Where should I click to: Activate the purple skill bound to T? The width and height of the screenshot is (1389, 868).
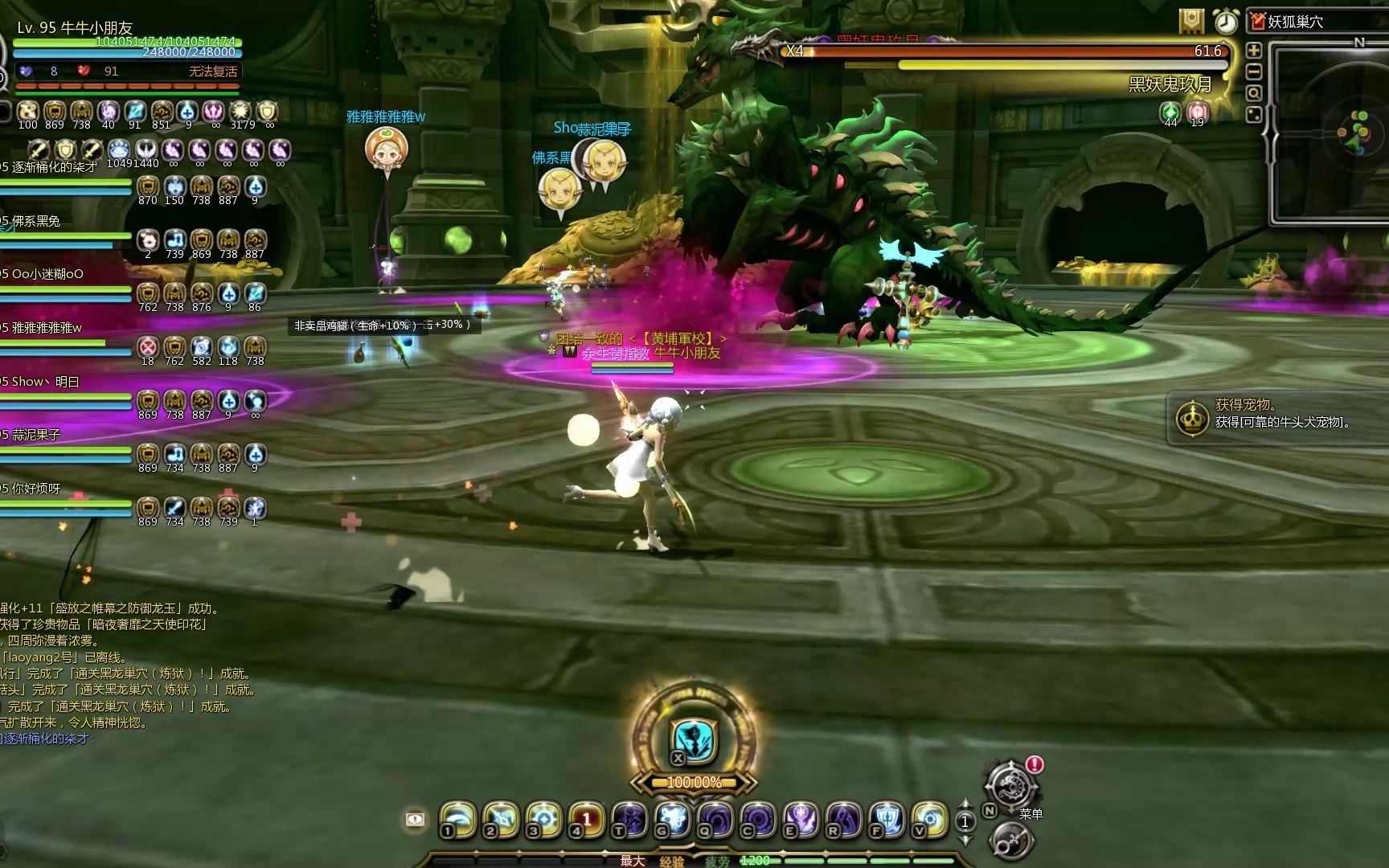(x=629, y=819)
